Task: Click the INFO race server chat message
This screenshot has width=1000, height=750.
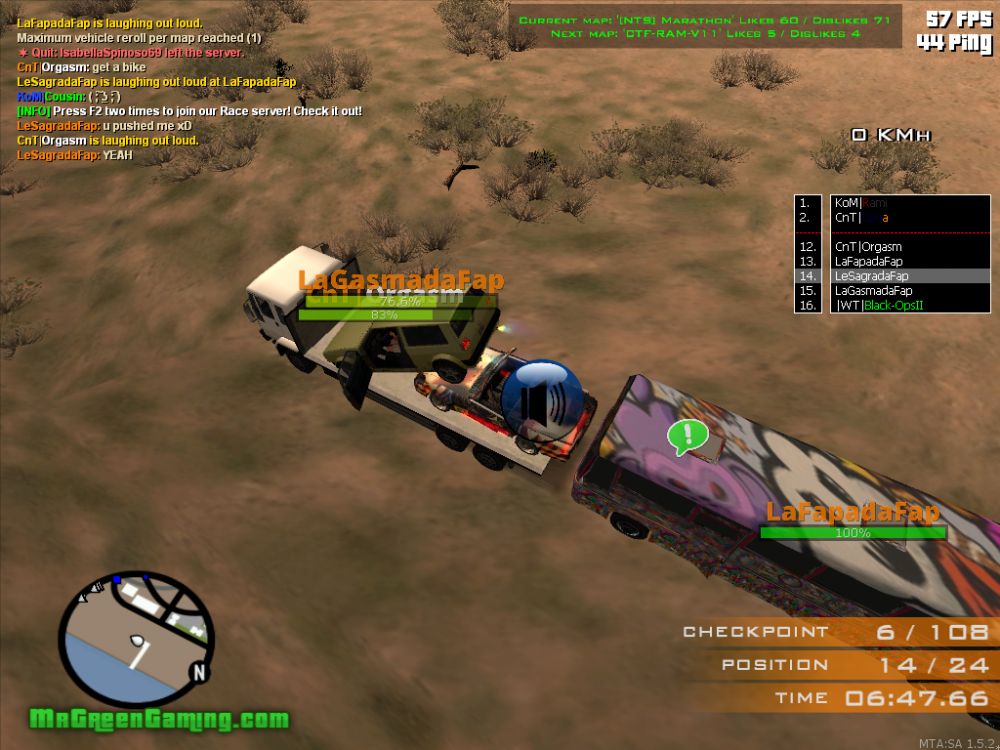Action: pos(189,111)
